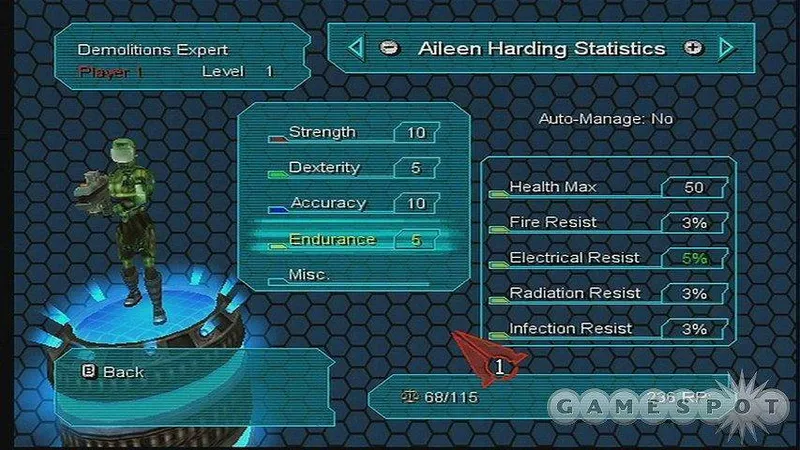Go to next character with right arrow
Screen dimensions: 800x450
(726, 48)
